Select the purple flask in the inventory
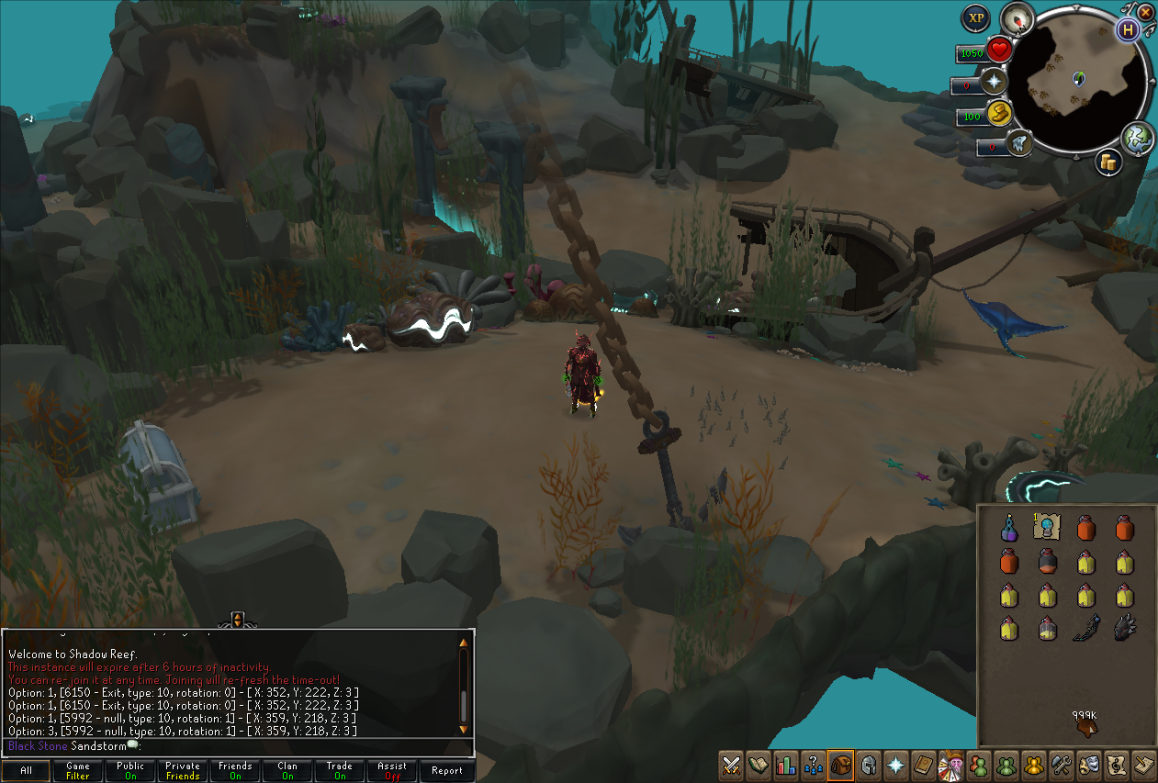 point(1009,527)
